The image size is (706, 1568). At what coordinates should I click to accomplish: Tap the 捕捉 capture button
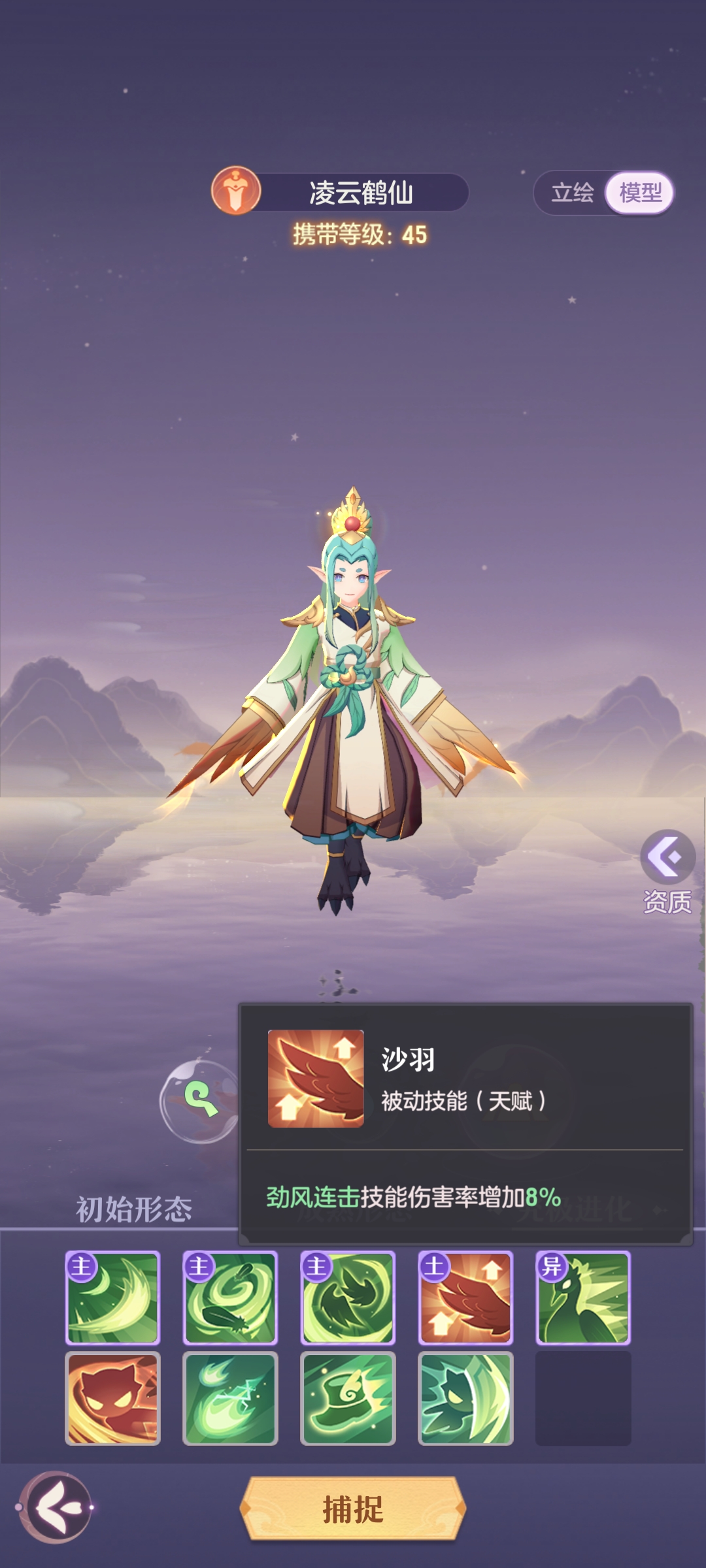point(353,1509)
